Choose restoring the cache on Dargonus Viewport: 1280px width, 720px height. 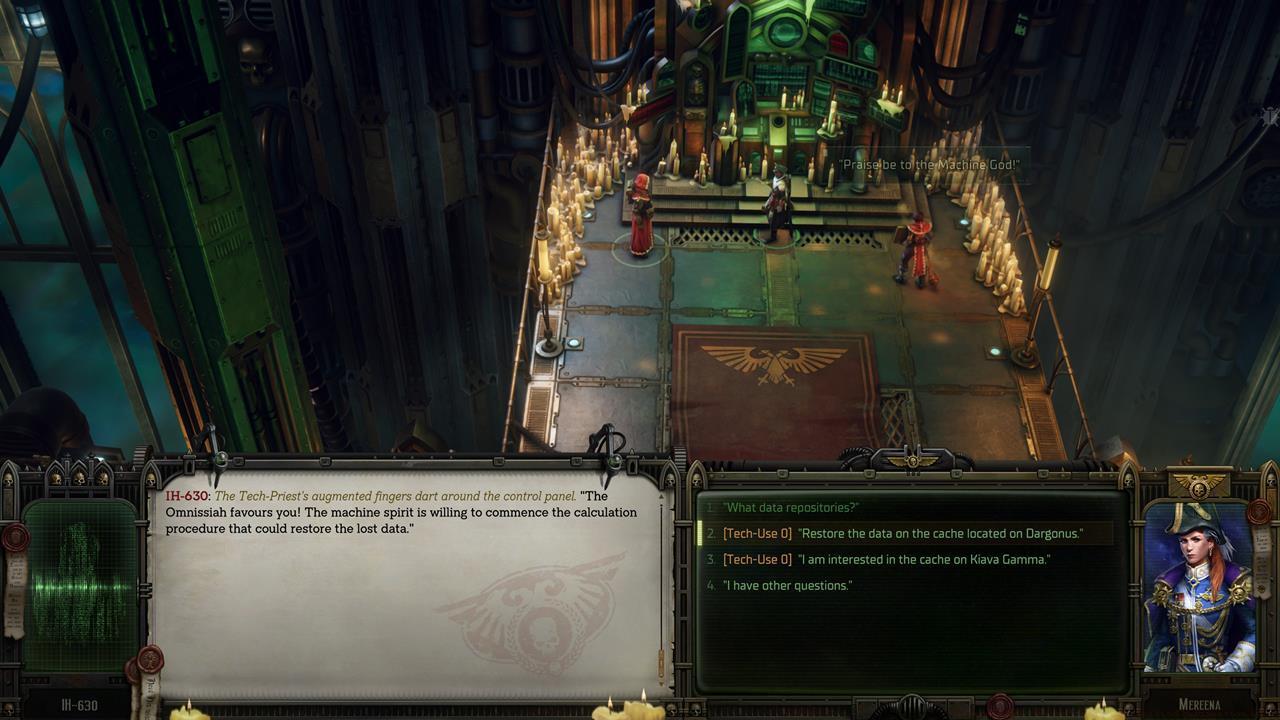(x=902, y=534)
